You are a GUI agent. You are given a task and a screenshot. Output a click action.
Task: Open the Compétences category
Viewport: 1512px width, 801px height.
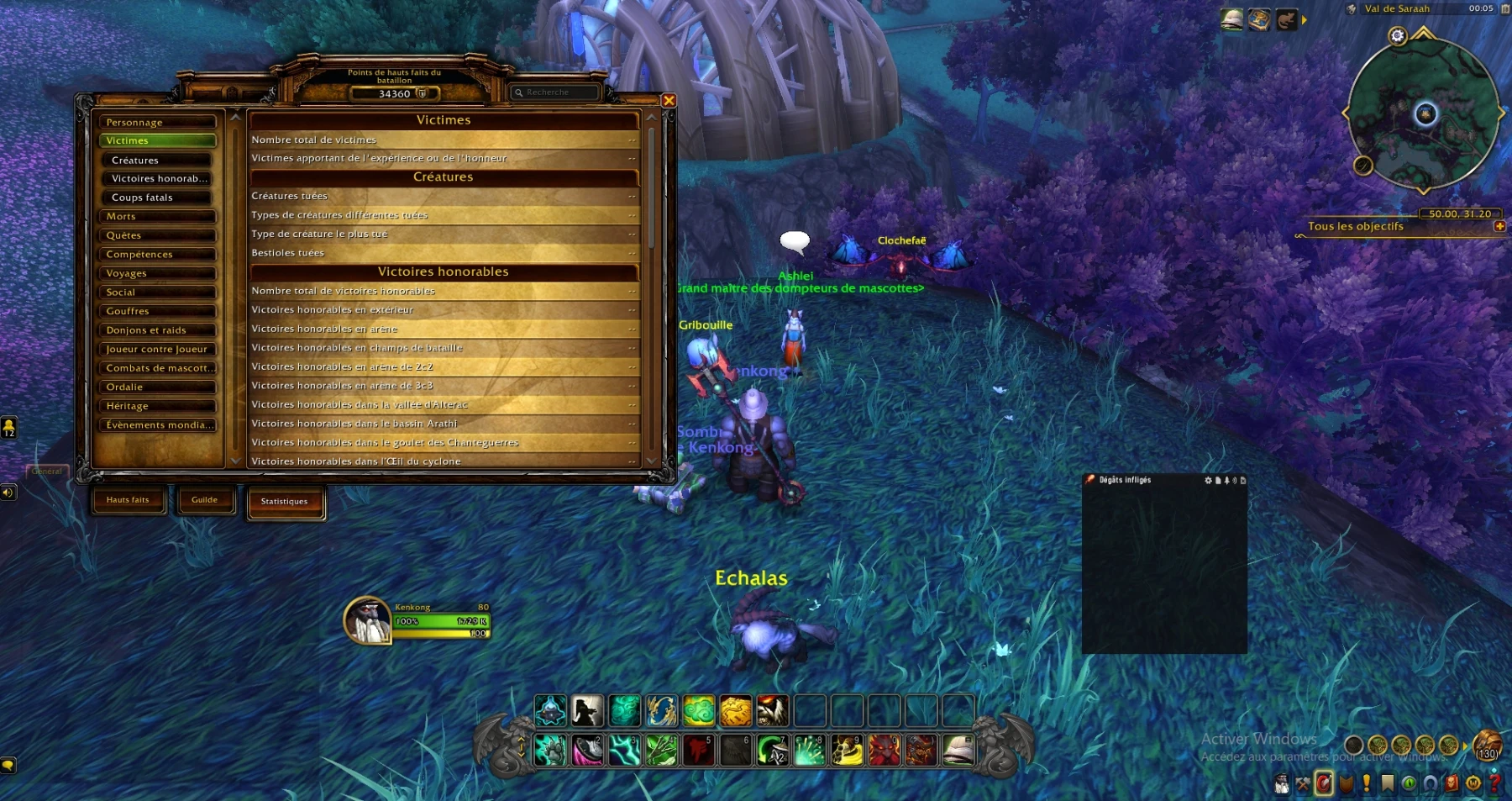point(157,255)
